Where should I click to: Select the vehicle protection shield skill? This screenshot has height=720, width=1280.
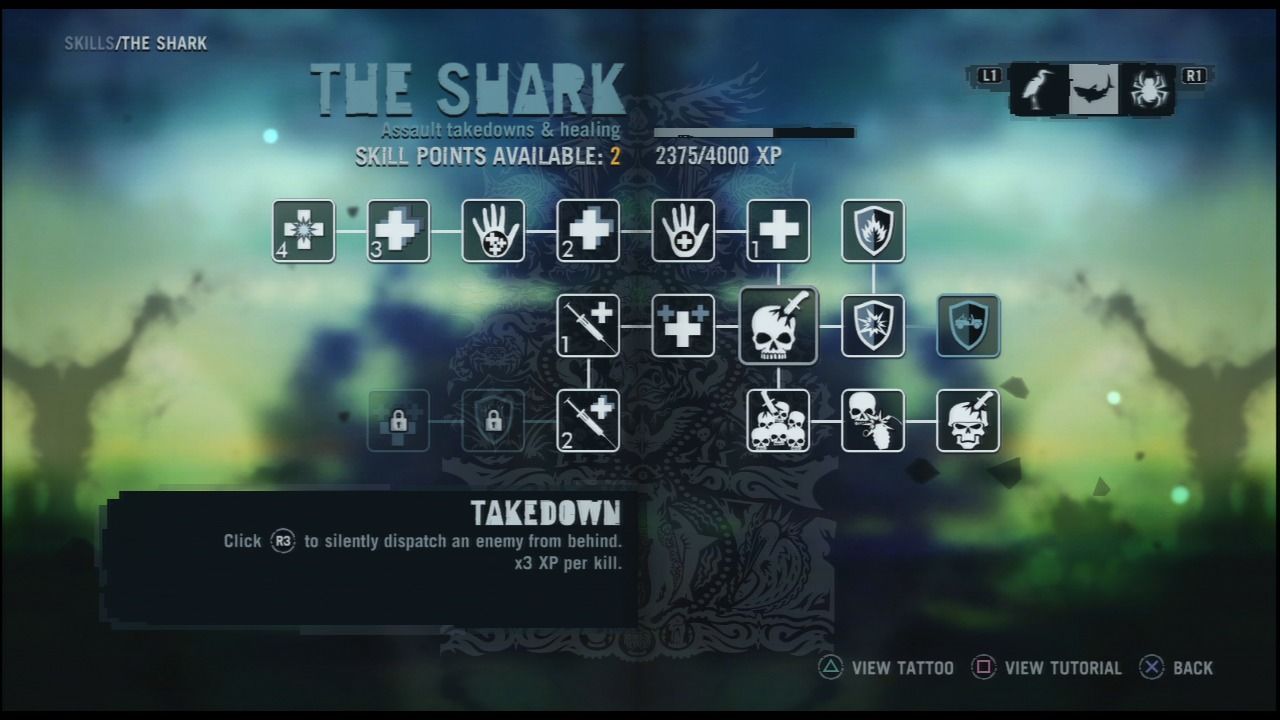click(x=964, y=325)
